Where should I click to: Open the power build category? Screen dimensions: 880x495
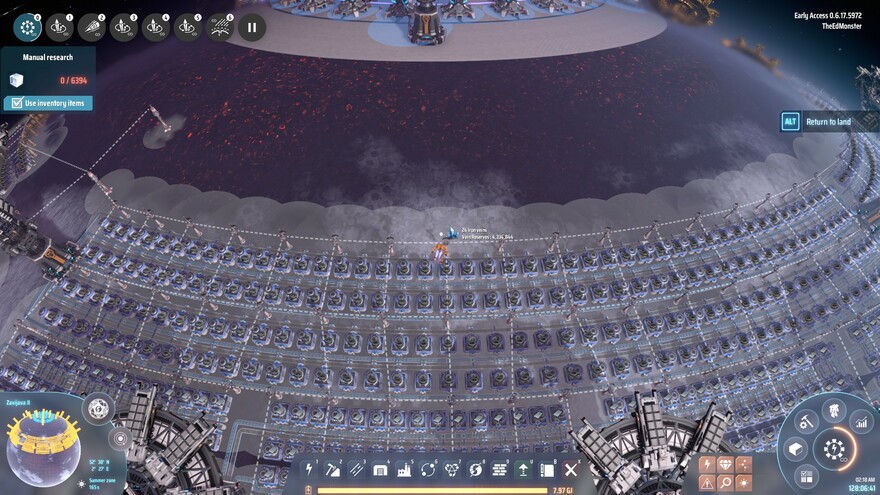point(310,469)
